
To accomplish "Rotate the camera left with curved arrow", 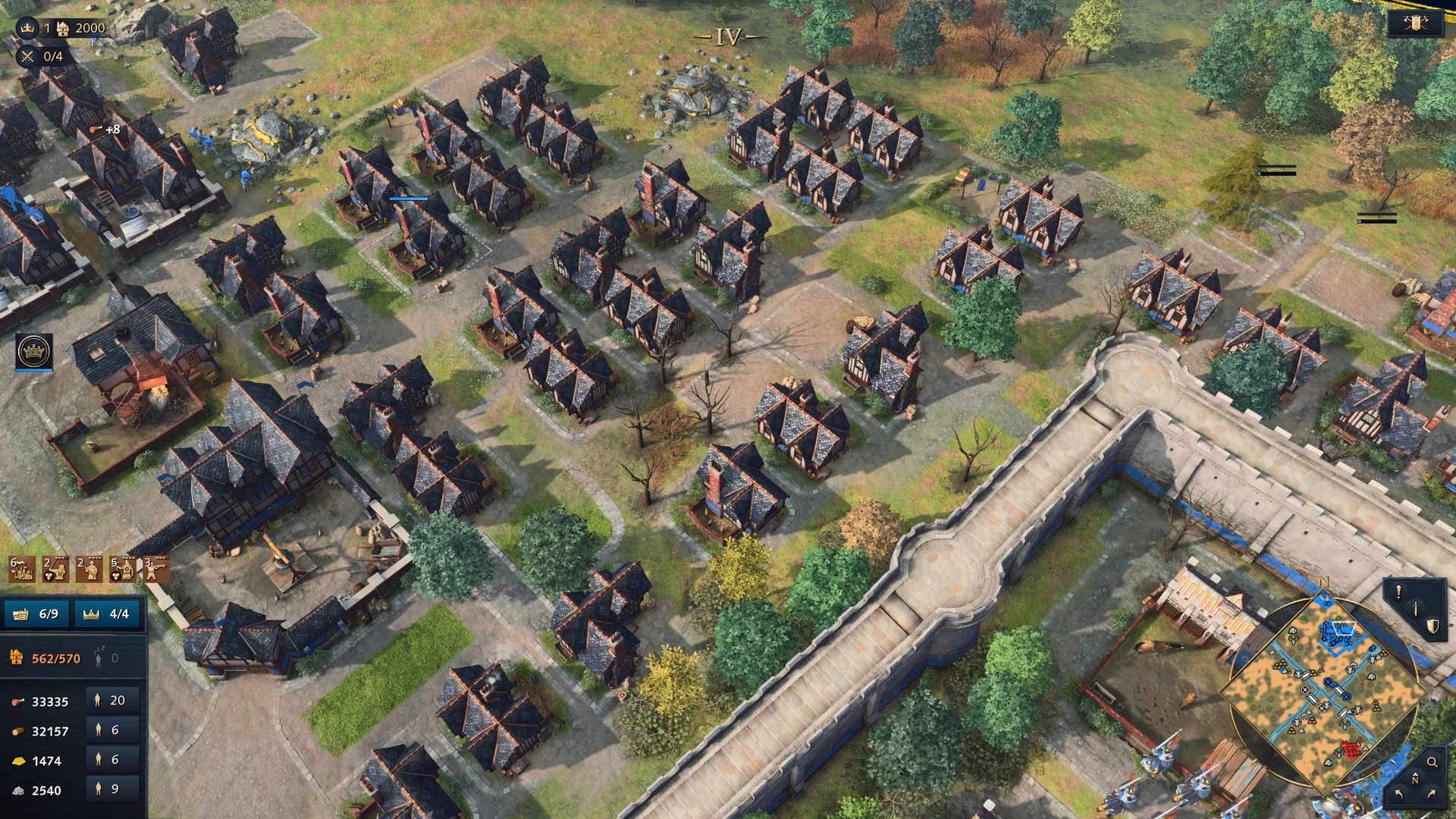I will (x=1398, y=794).
